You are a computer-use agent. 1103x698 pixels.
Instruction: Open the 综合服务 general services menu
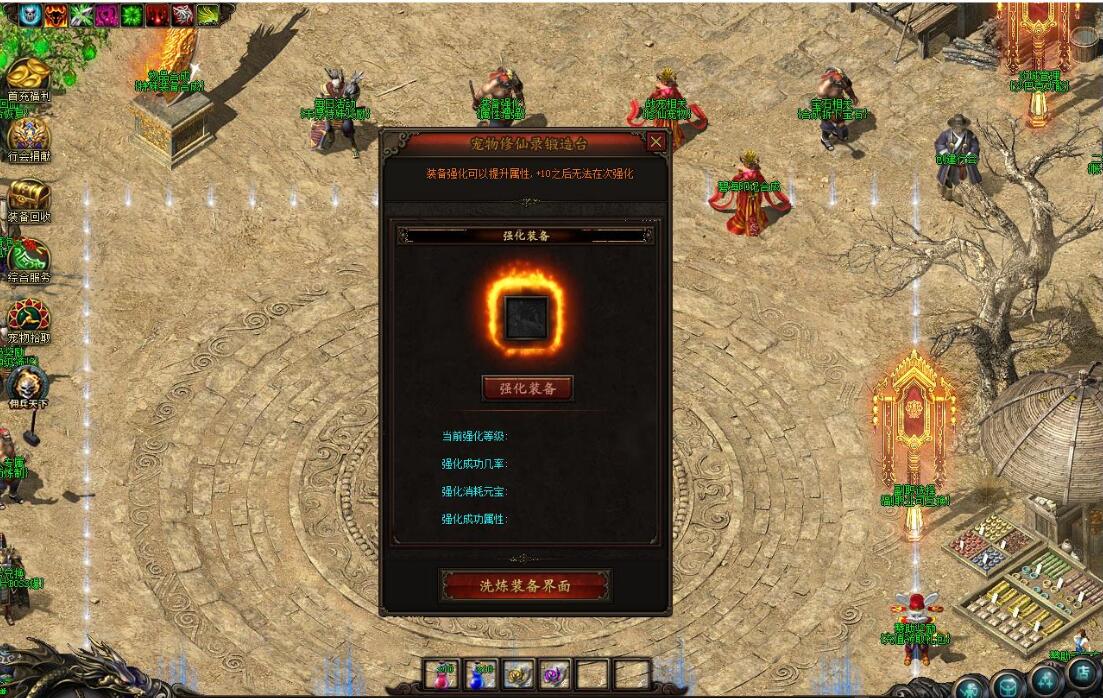point(28,258)
